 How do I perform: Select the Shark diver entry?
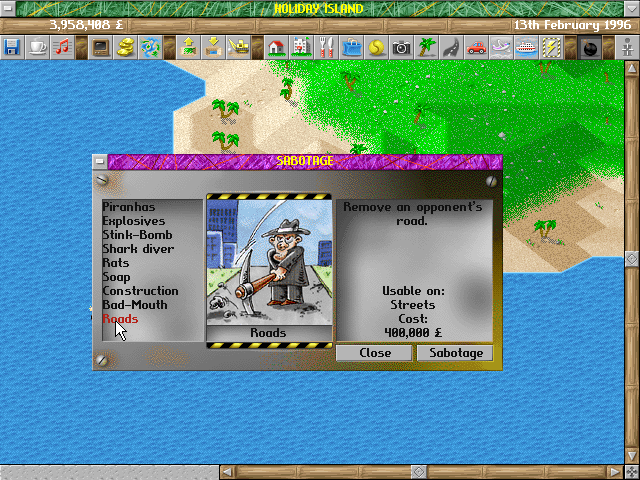point(137,249)
